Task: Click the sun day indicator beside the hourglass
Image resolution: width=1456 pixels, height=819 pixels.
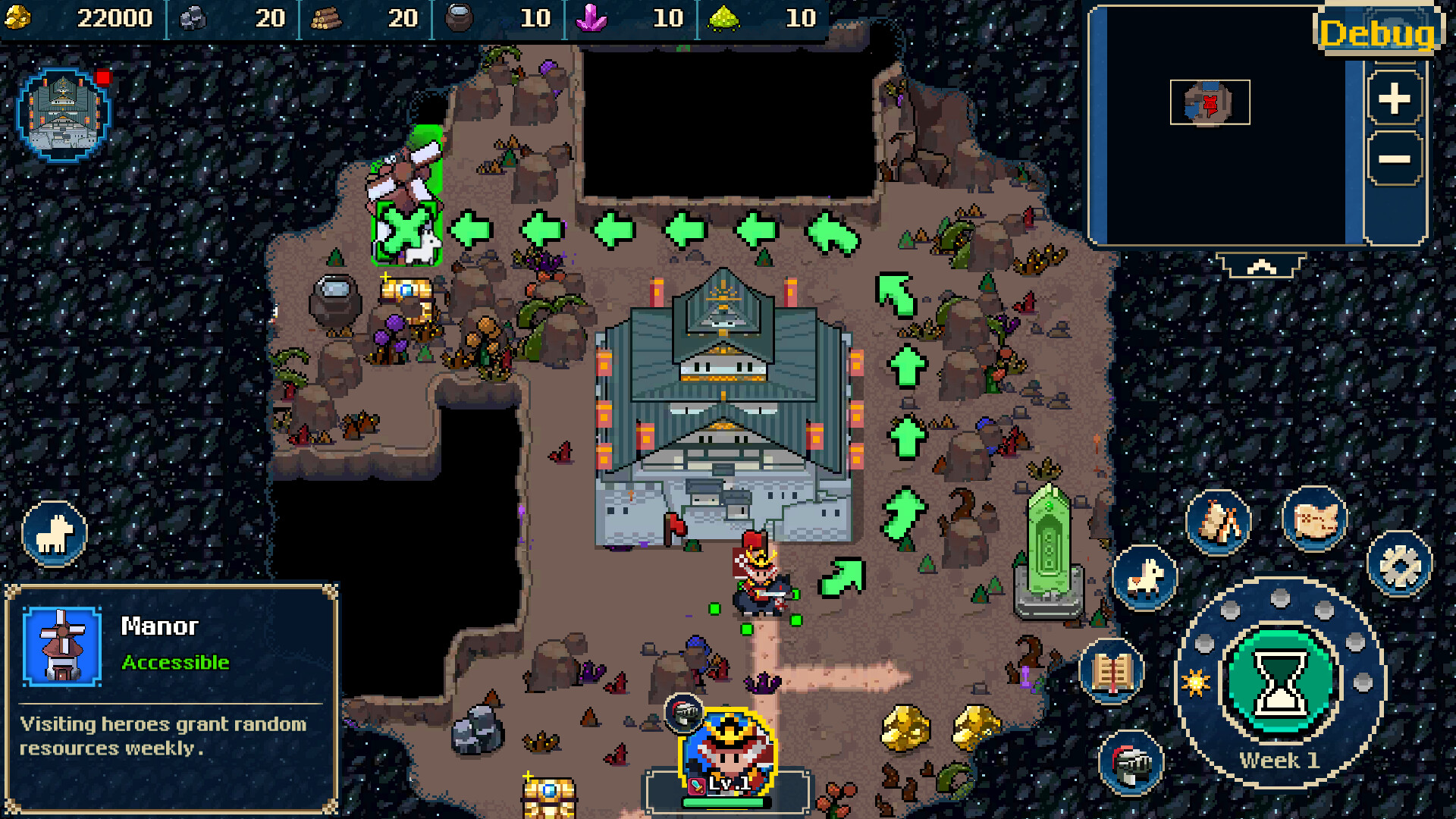Action: pyautogui.click(x=1196, y=683)
